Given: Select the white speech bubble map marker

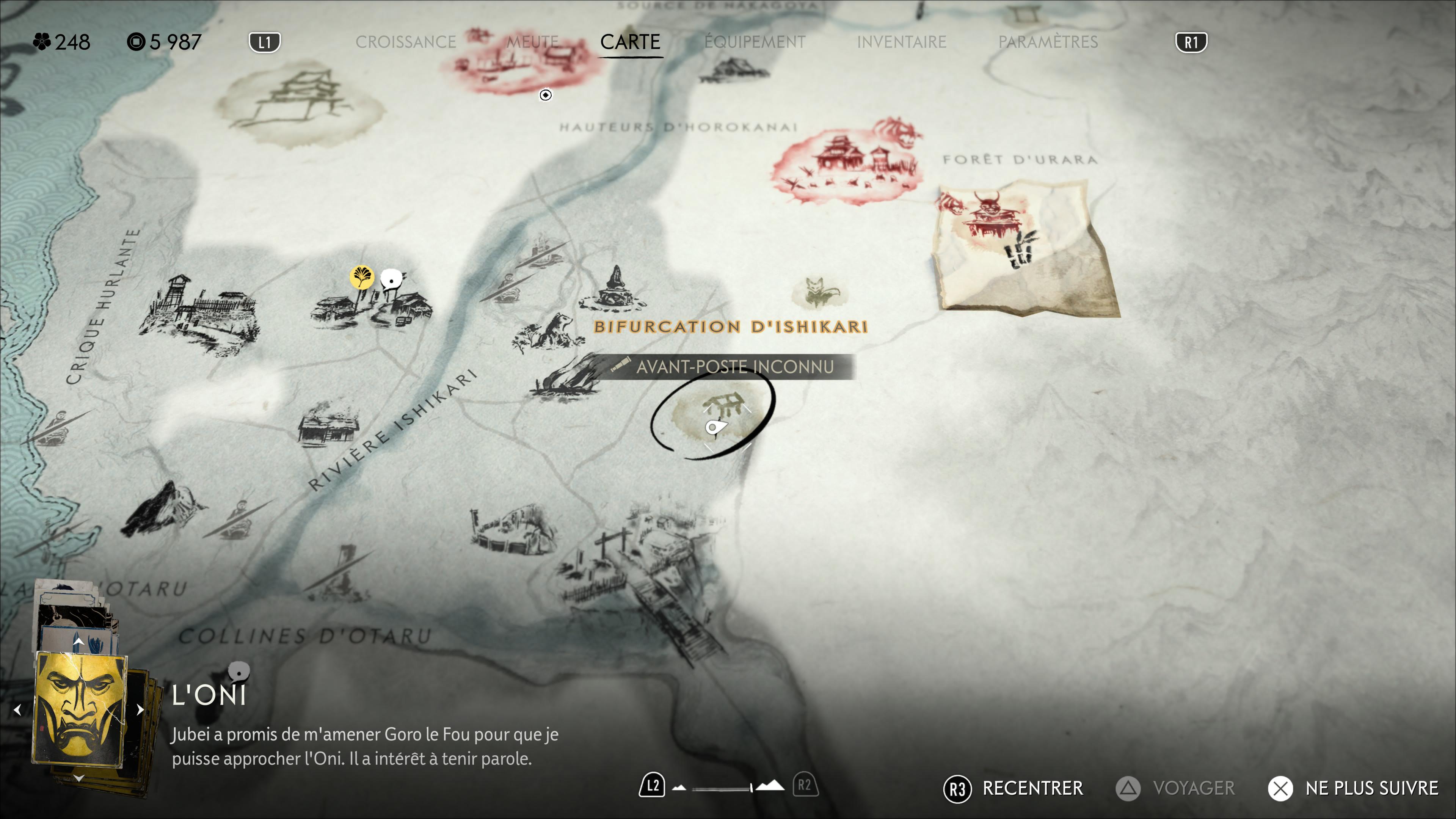Looking at the screenshot, I should (x=391, y=279).
